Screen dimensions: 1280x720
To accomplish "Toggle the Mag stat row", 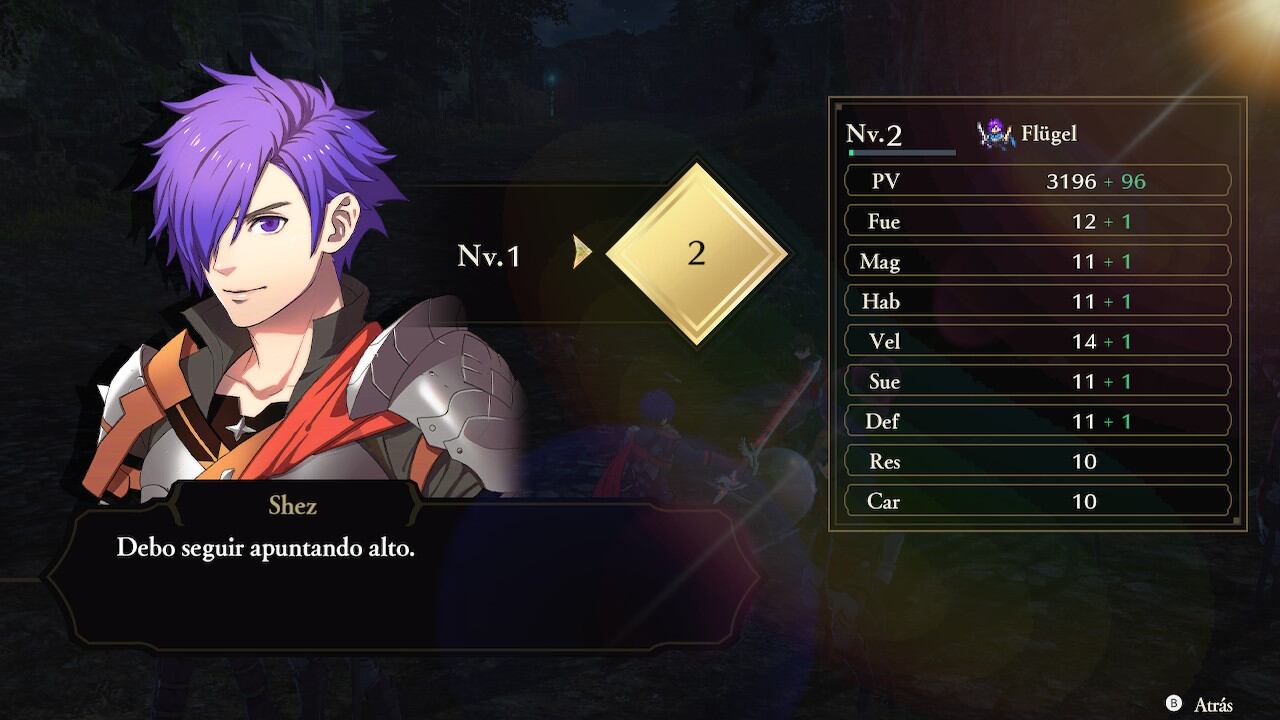I will 1037,261.
